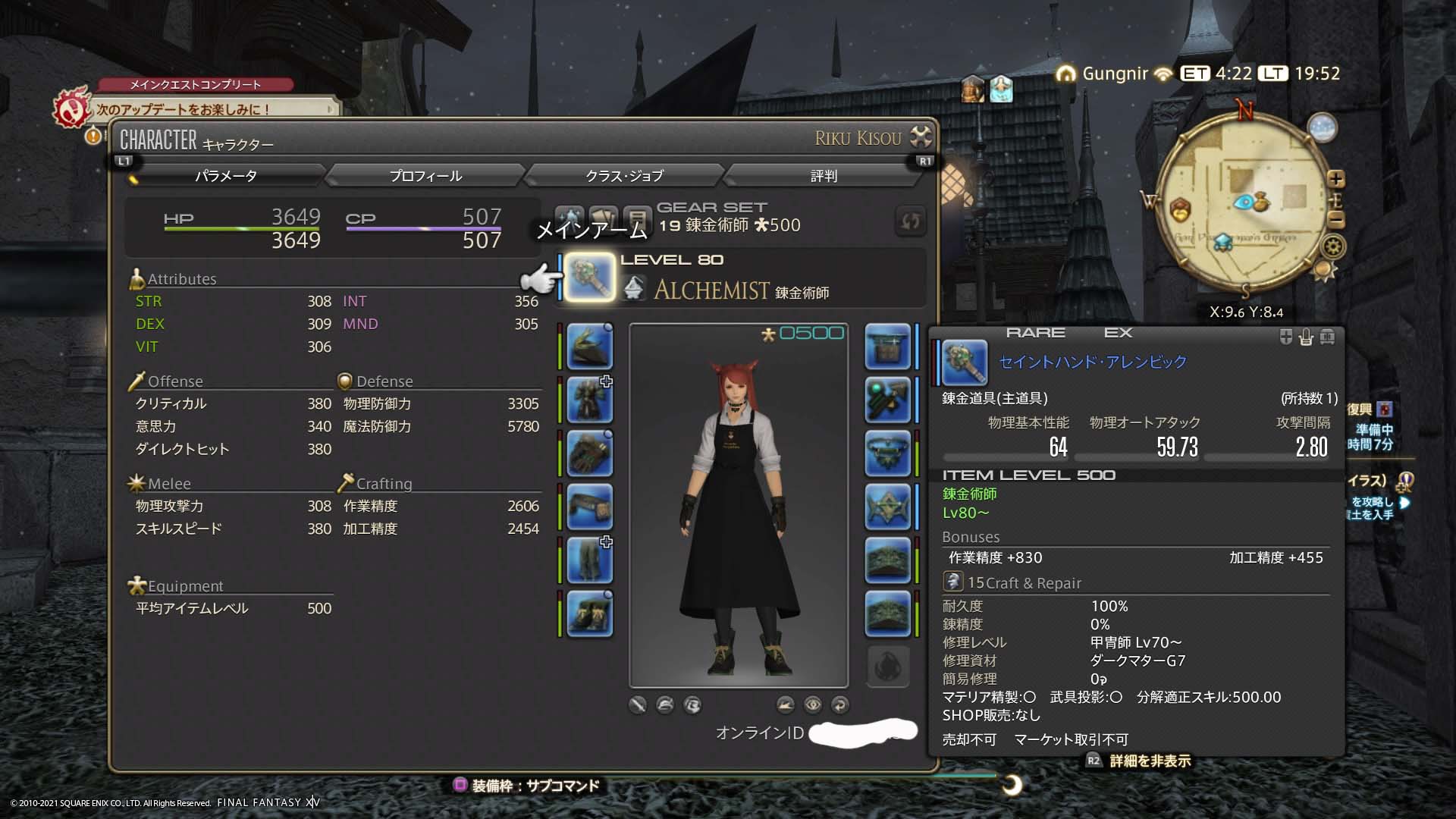1456x819 pixels.
Task: Select the head gear hat slot
Action: click(589, 347)
